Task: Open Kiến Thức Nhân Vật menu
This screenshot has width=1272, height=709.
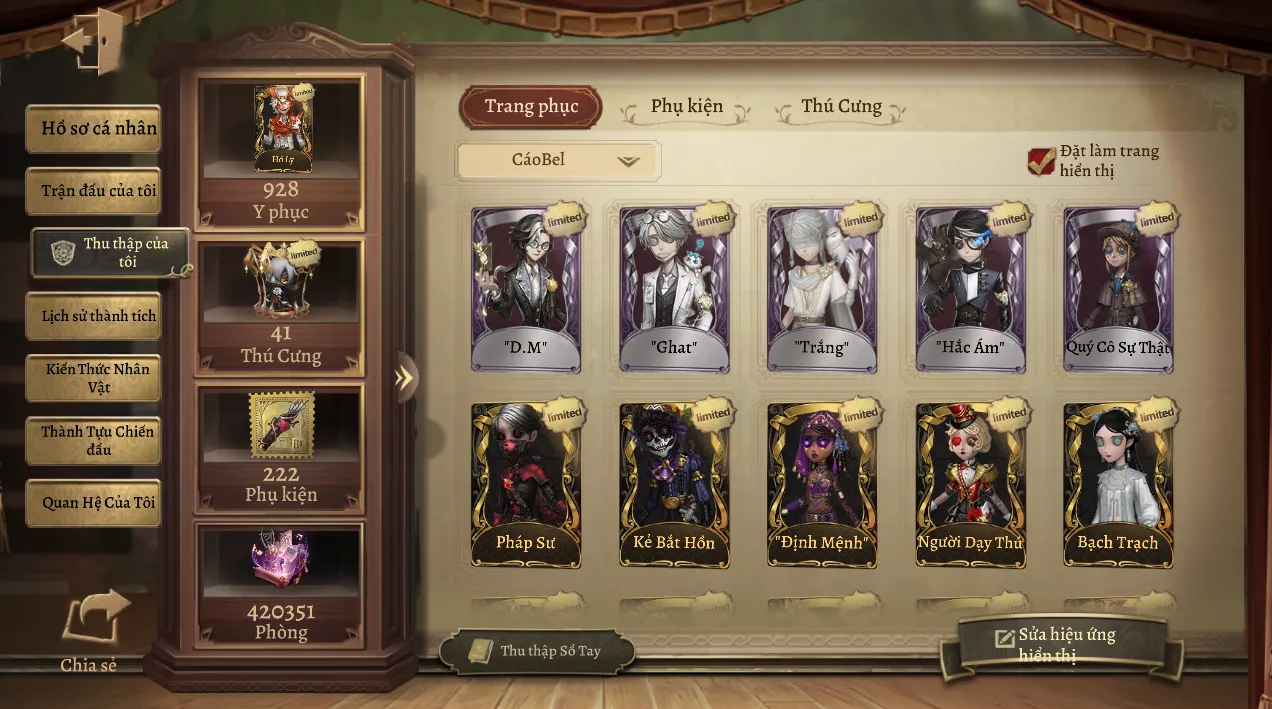Action: [93, 378]
